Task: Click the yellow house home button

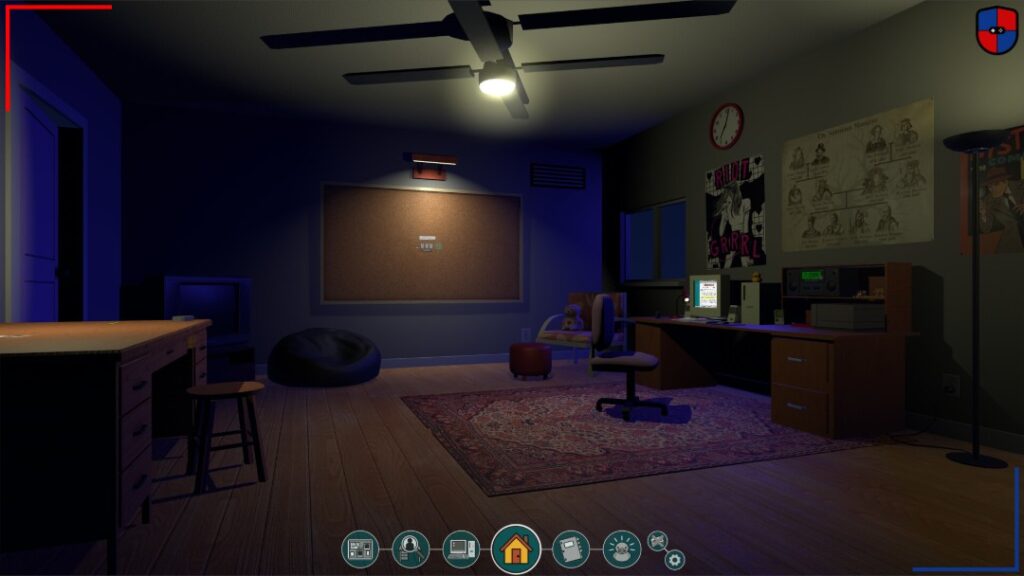Action: click(x=516, y=549)
